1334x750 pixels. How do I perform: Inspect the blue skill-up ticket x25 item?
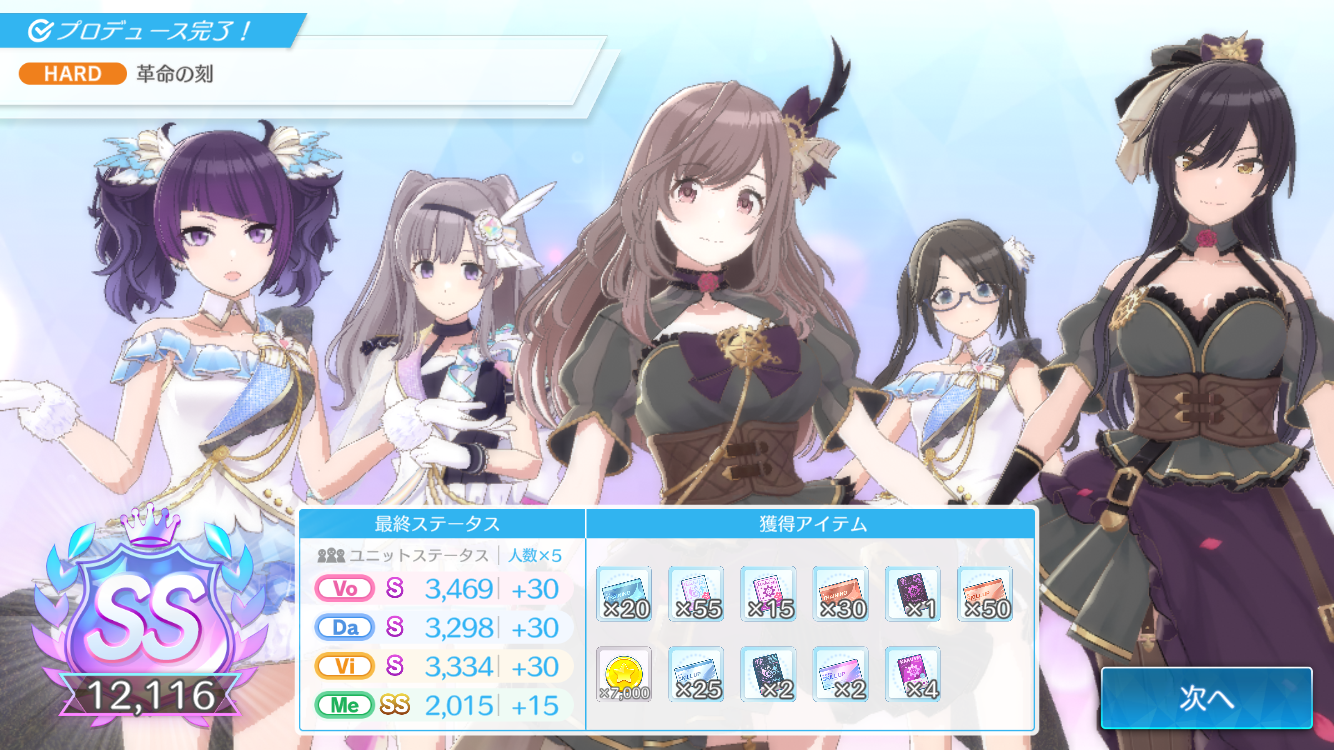696,674
